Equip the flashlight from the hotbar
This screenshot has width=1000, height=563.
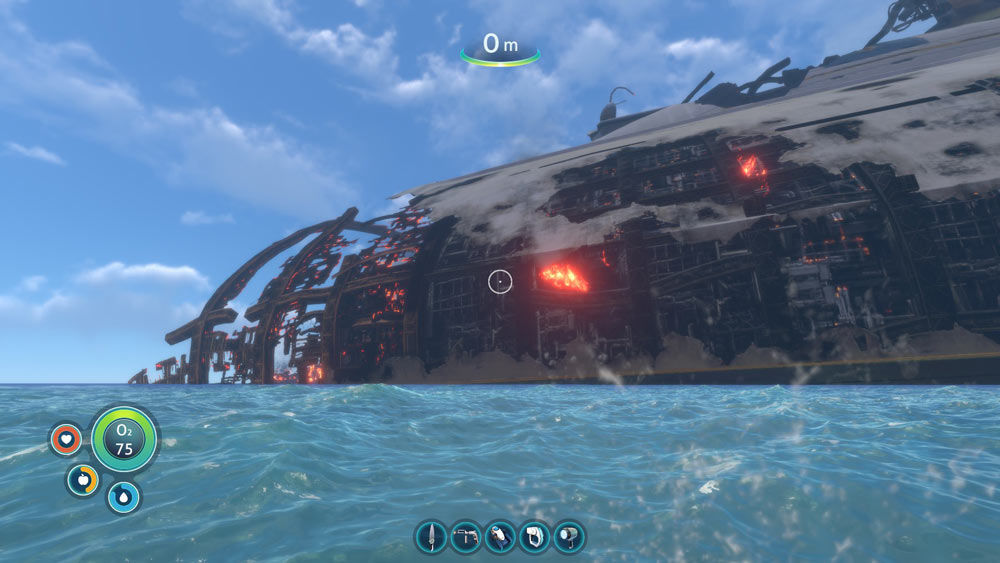(x=569, y=537)
